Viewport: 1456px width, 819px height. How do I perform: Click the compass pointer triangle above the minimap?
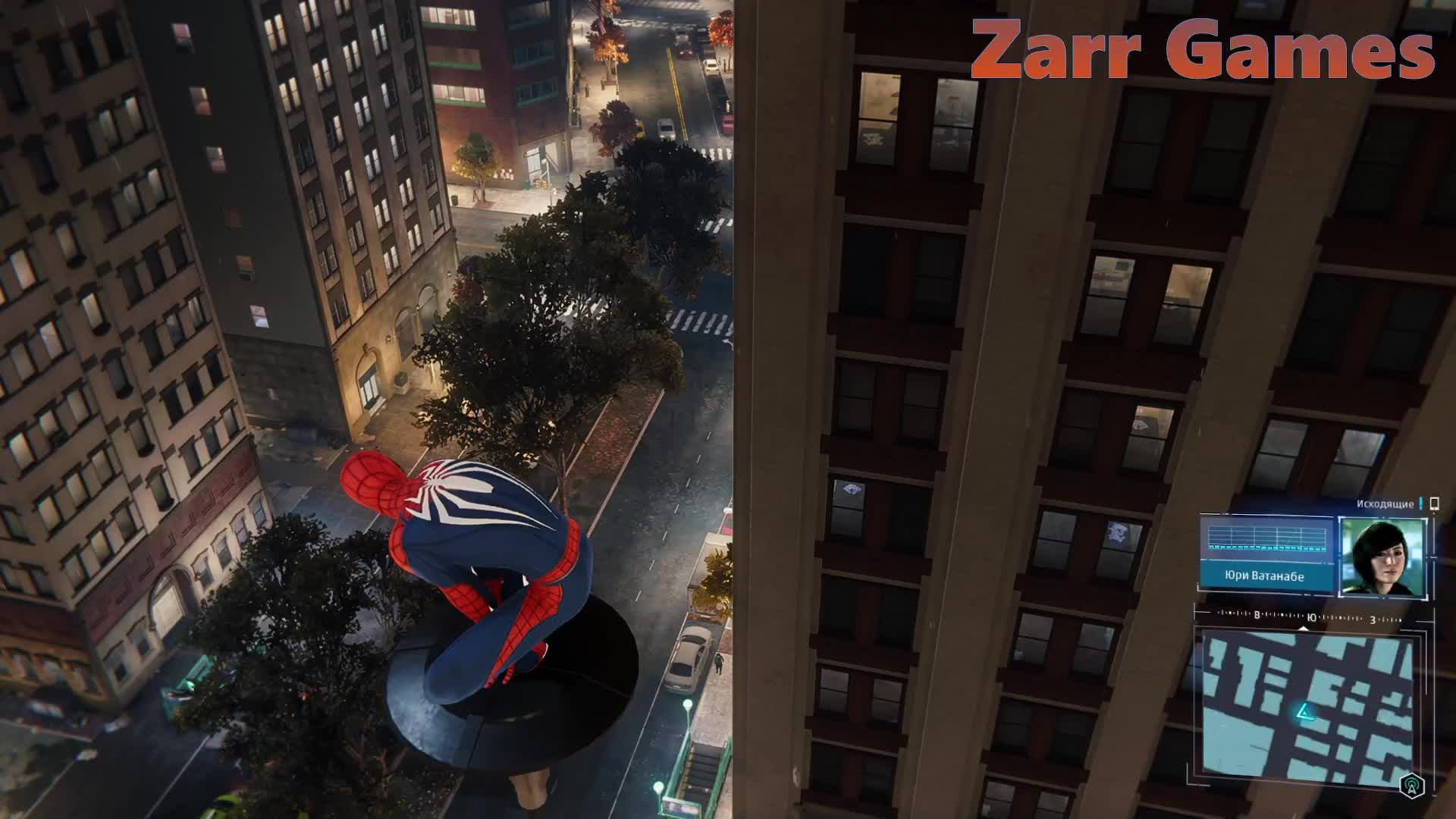click(x=1303, y=628)
